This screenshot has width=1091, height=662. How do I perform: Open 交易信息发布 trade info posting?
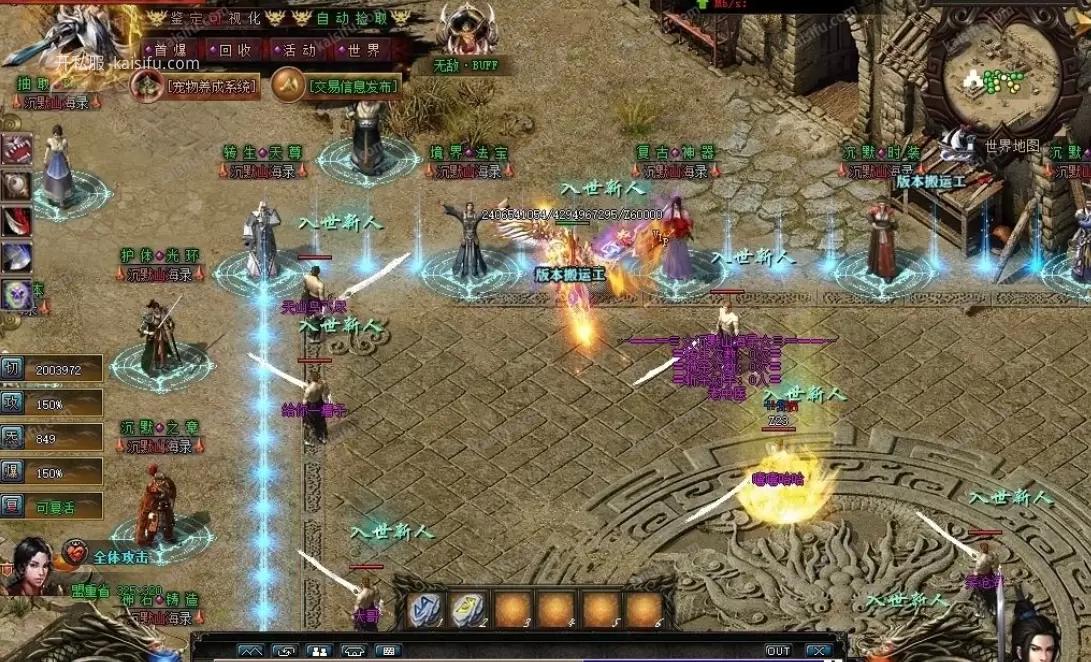[338, 86]
